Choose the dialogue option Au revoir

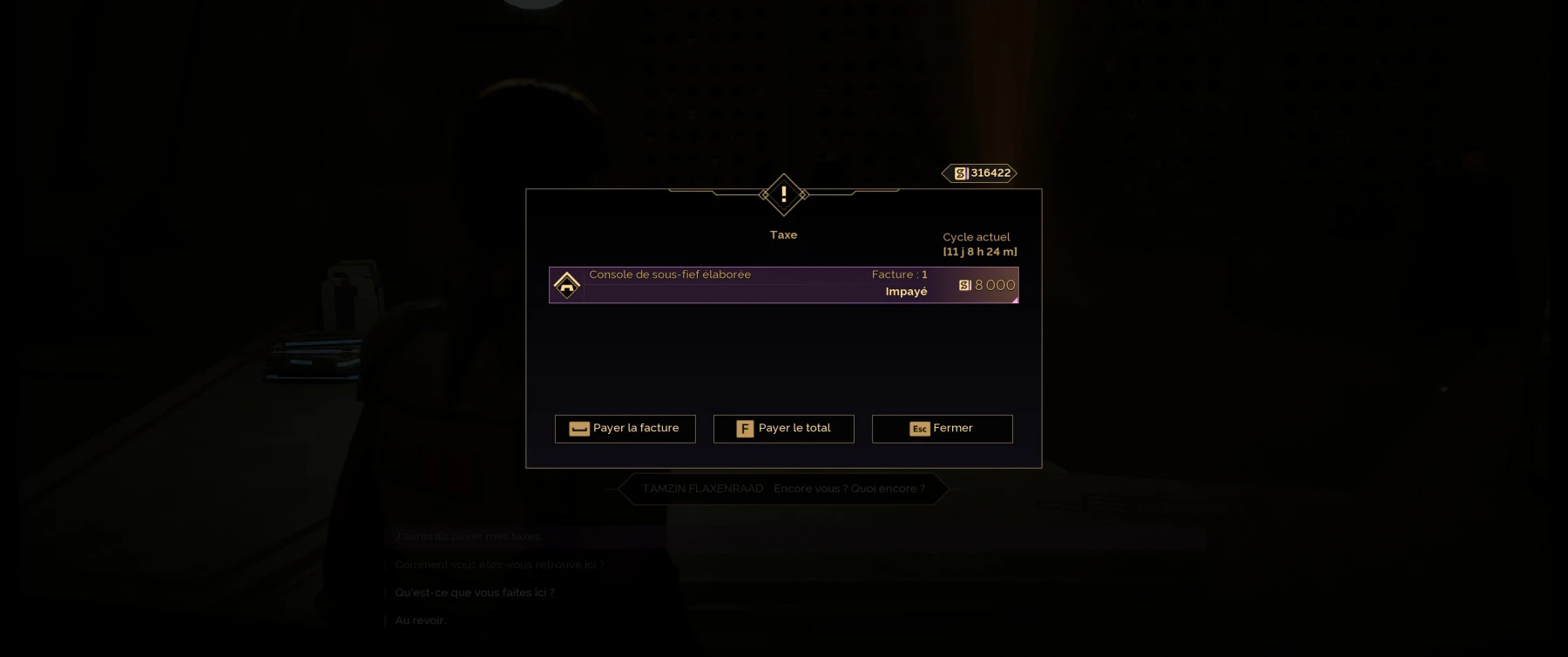(420, 620)
